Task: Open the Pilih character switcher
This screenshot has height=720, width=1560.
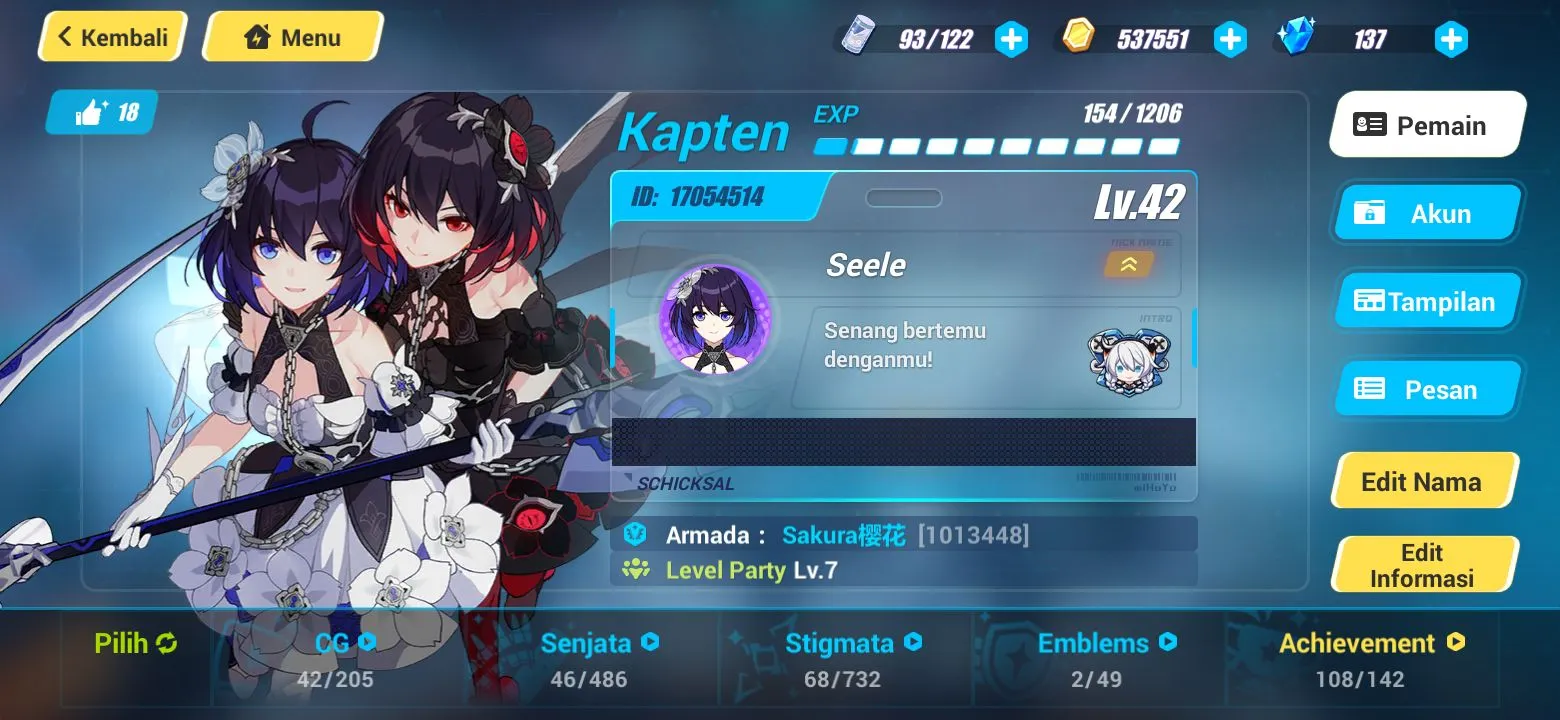Action: tap(135, 643)
